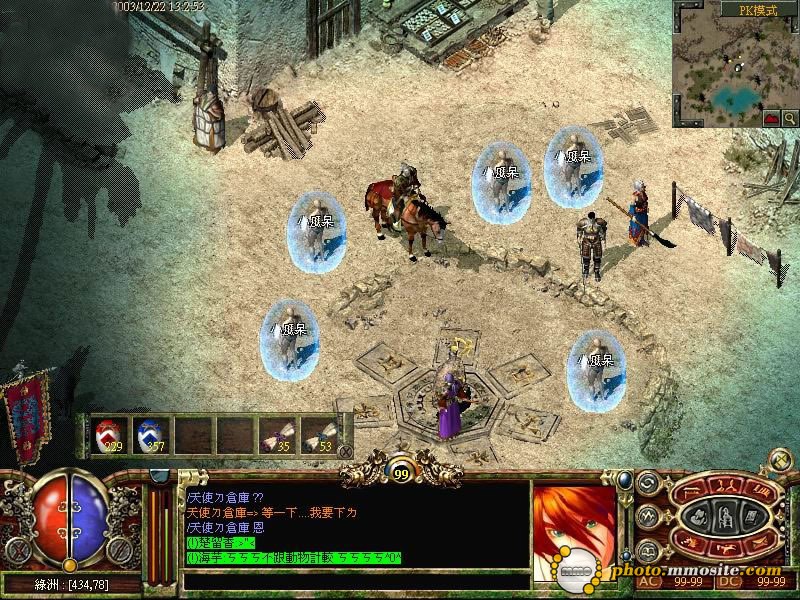The image size is (800, 600).
Task: Click the round zigzag-lightning button
Action: tap(646, 516)
